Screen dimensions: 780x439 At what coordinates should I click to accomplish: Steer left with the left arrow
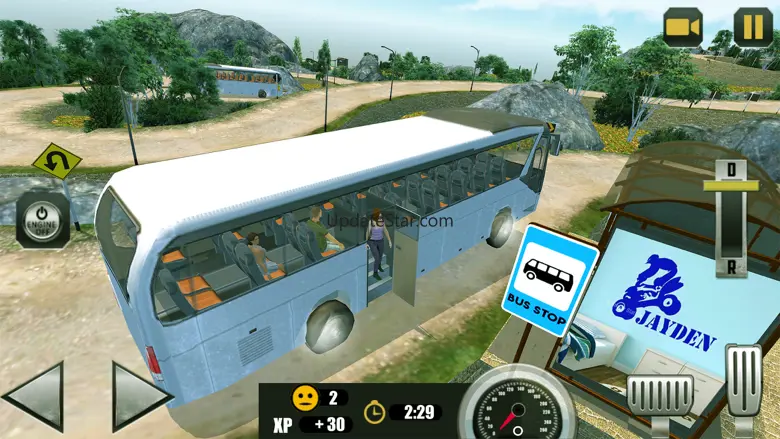click(x=35, y=396)
